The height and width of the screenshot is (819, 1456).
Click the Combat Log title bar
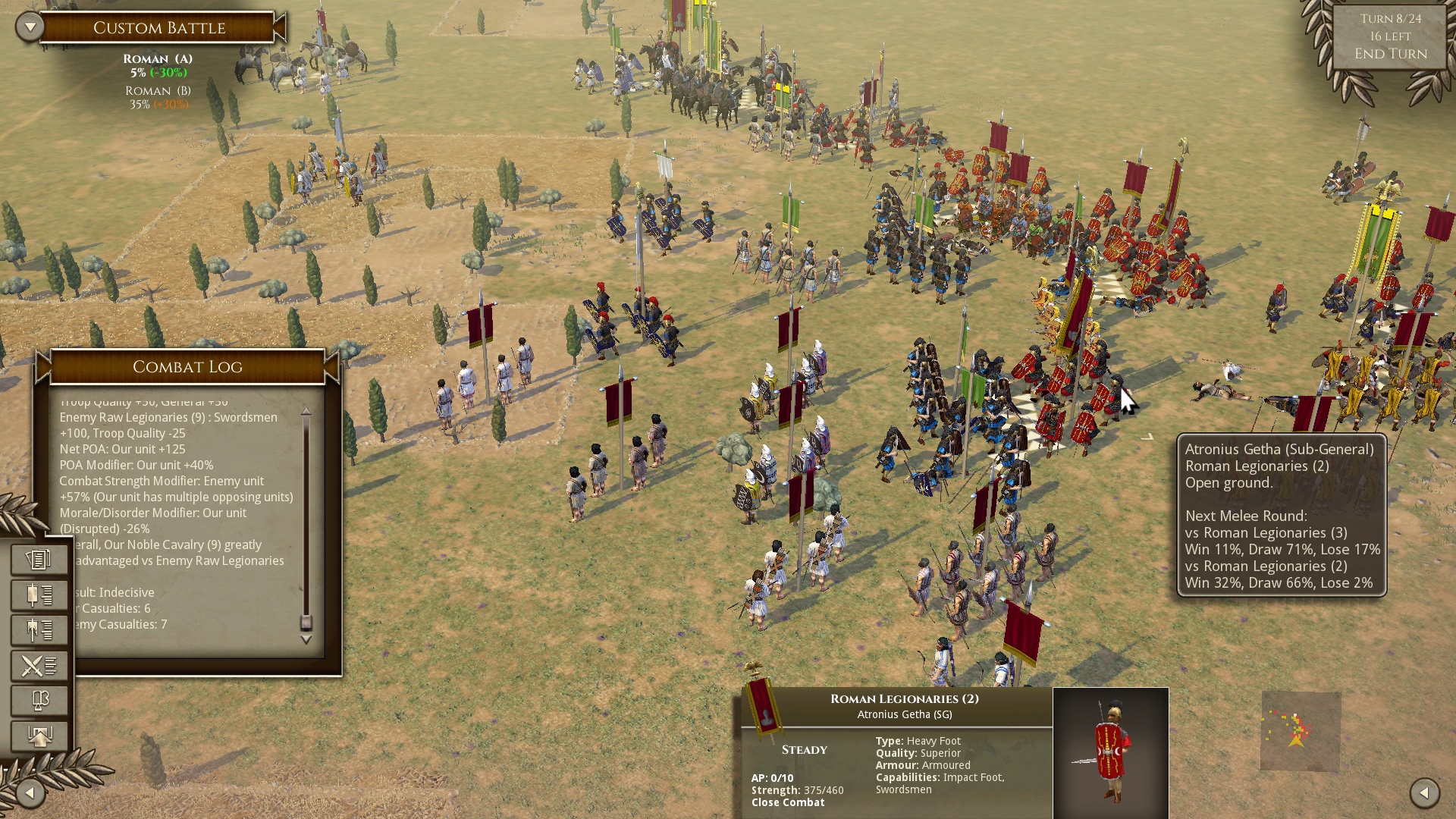[x=187, y=367]
